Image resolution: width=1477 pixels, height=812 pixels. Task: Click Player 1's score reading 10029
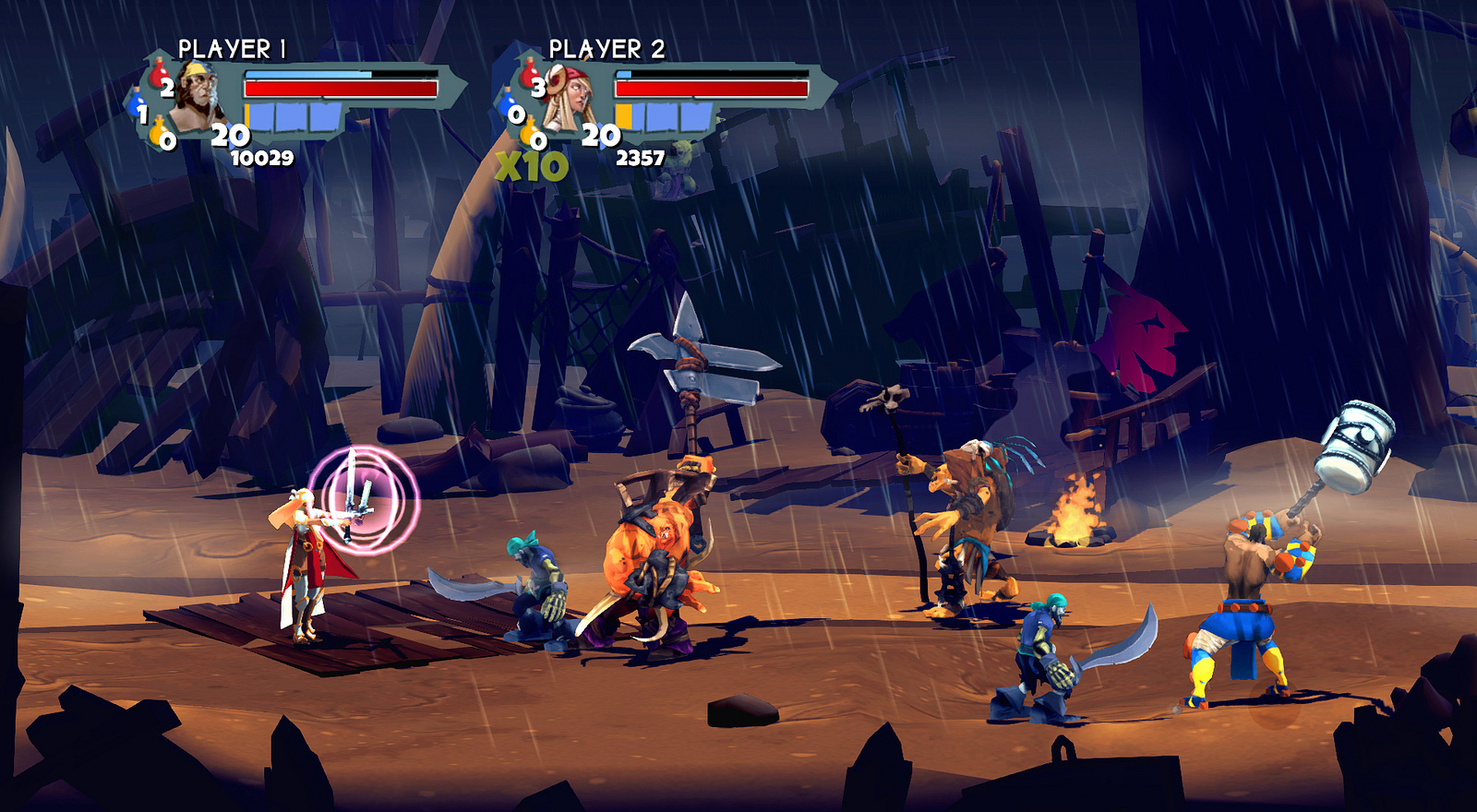pyautogui.click(x=261, y=157)
